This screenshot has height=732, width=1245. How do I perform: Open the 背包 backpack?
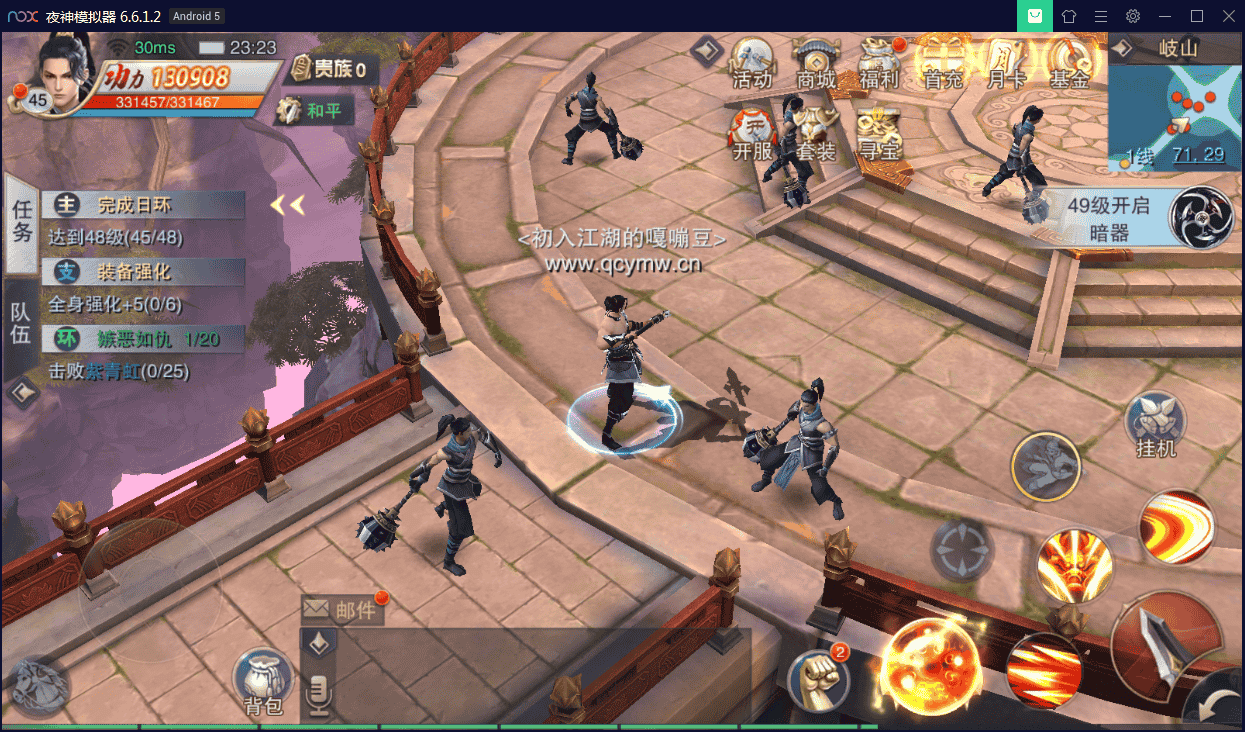point(263,682)
